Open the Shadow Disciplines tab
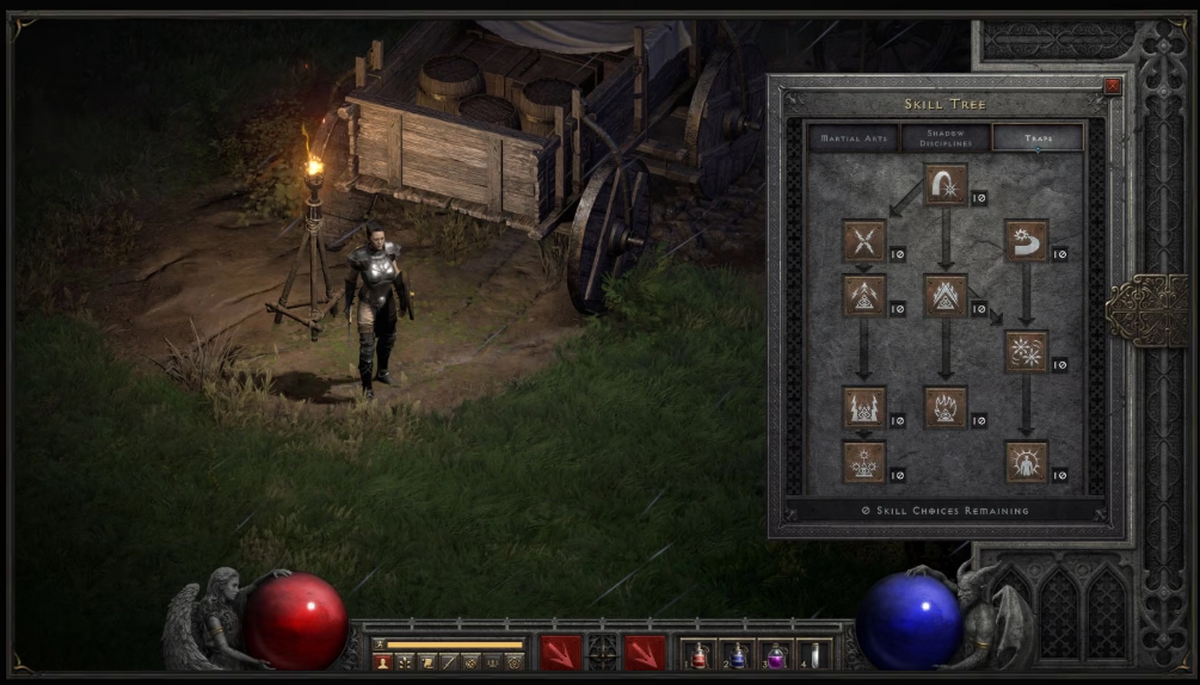Viewport: 1200px width, 685px height. (x=945, y=138)
